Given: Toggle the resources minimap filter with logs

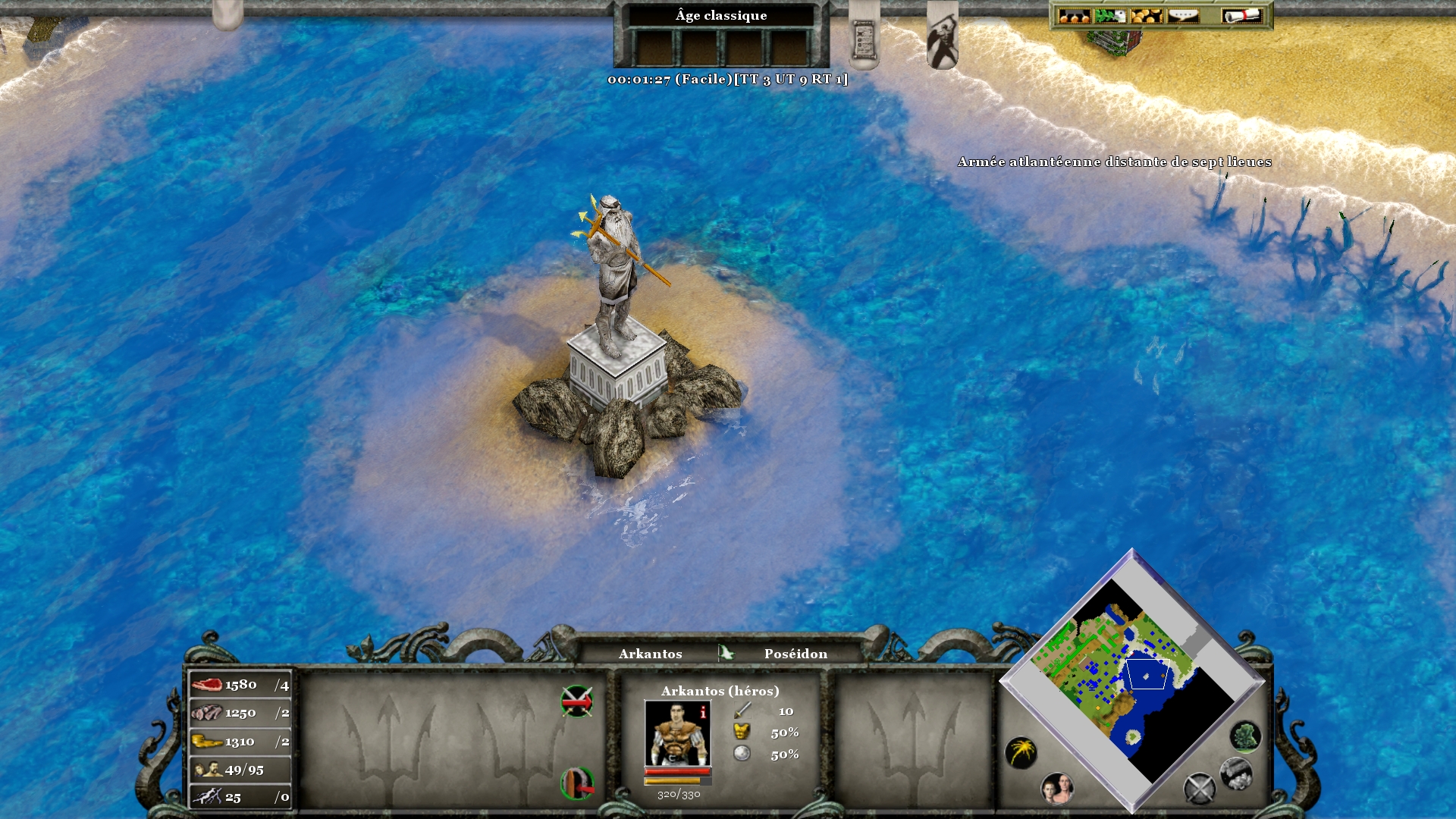Looking at the screenshot, I should [1235, 773].
